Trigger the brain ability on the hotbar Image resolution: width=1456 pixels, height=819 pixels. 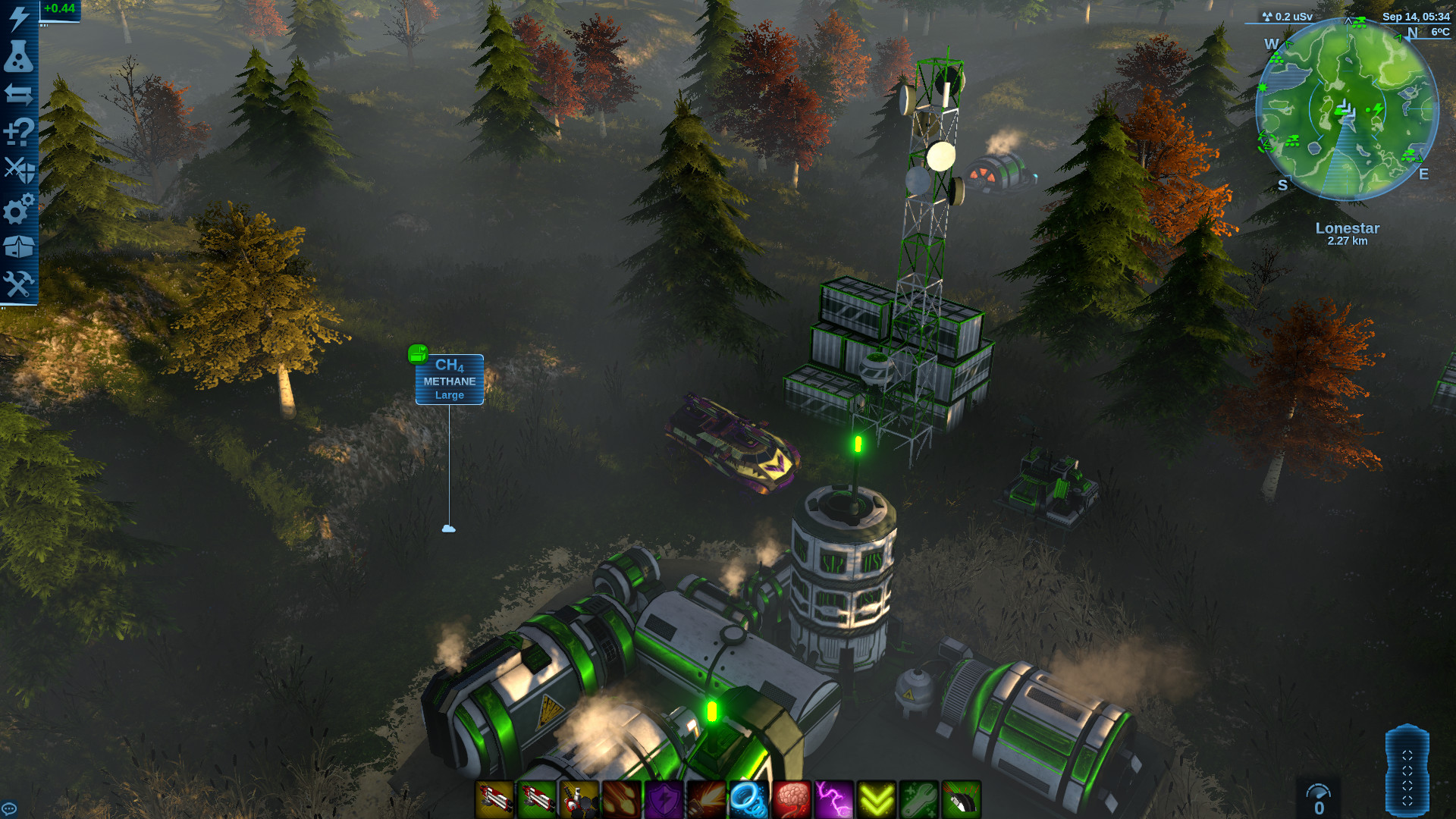[791, 800]
